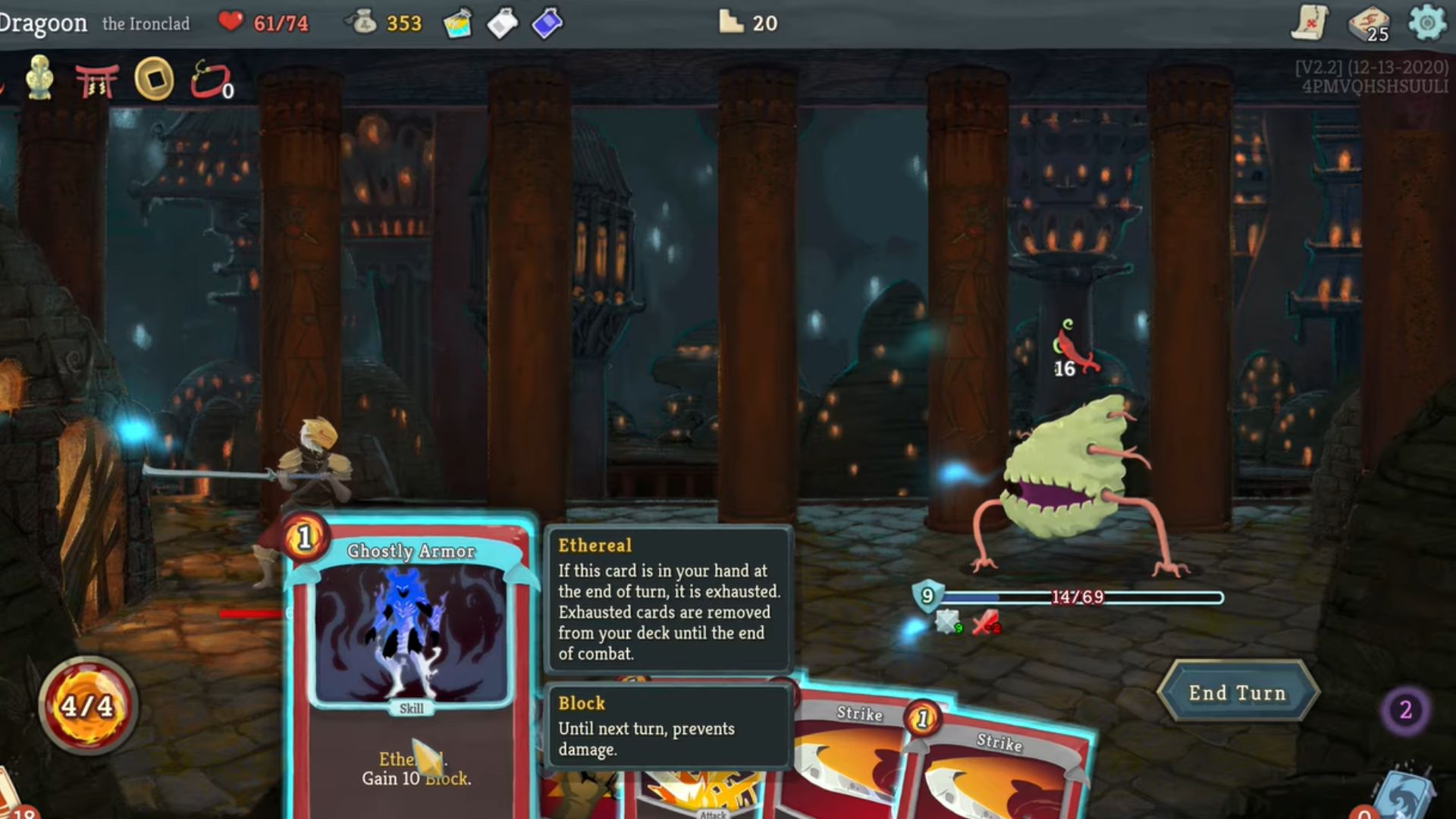1456x819 pixels.
Task: Inspect the red torii gate relic
Action: [96, 80]
